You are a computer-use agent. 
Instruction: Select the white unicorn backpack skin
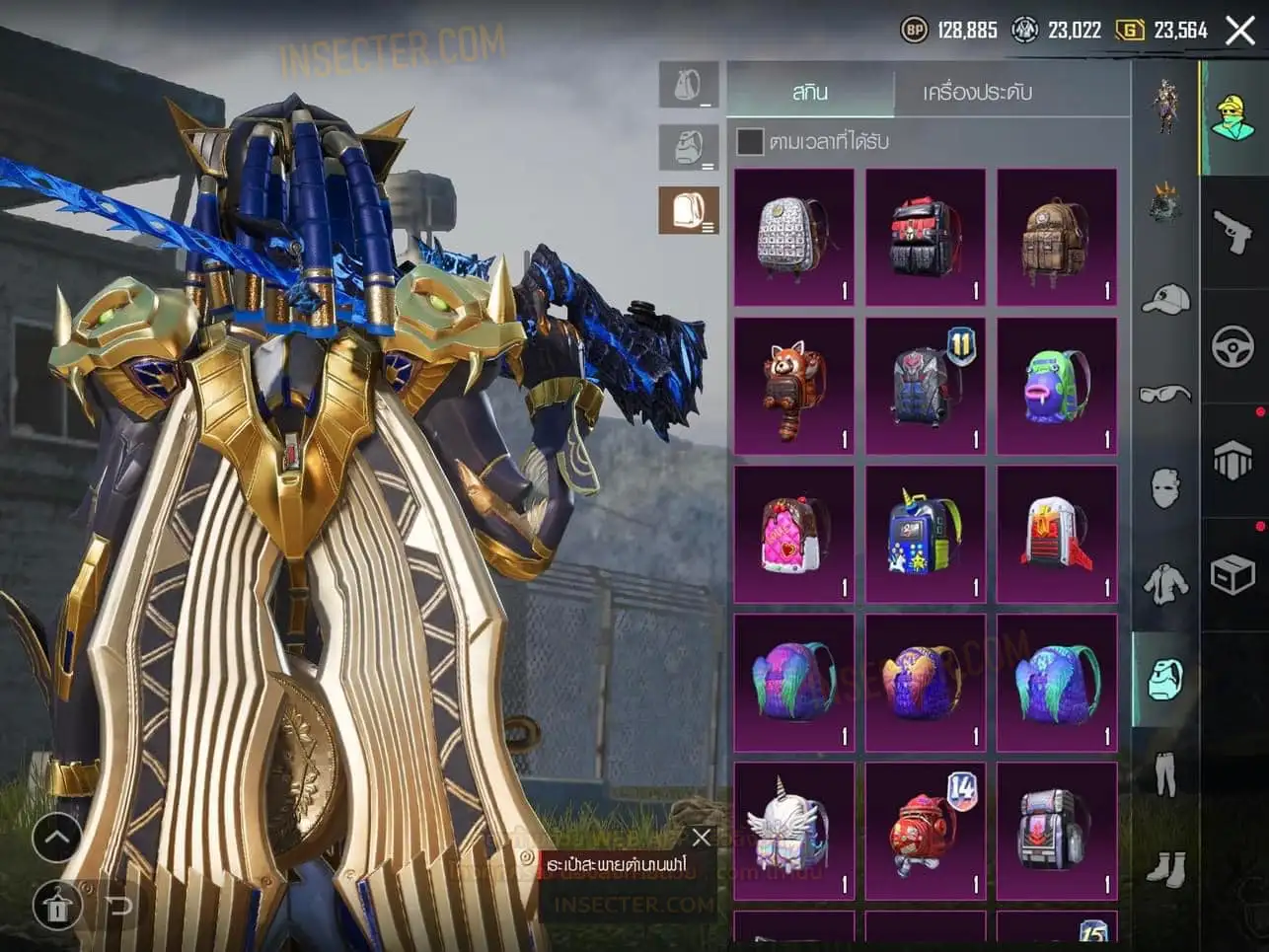(x=793, y=831)
